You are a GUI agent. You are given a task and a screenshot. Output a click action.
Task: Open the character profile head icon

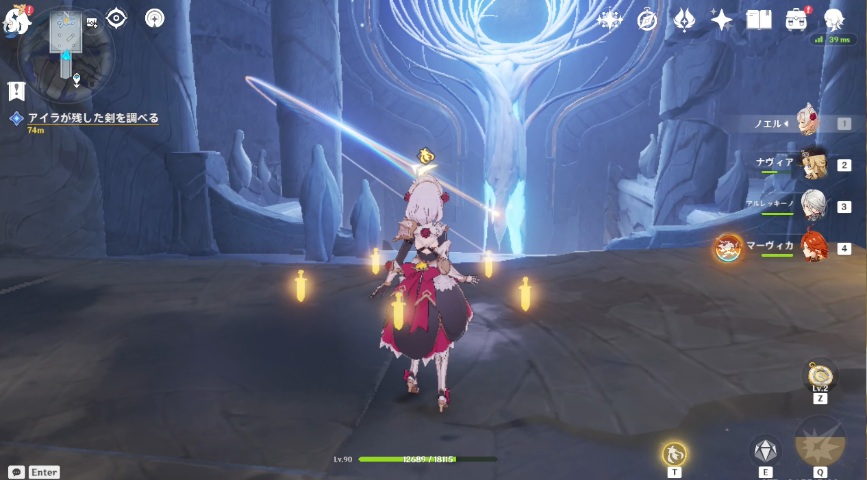pos(833,19)
